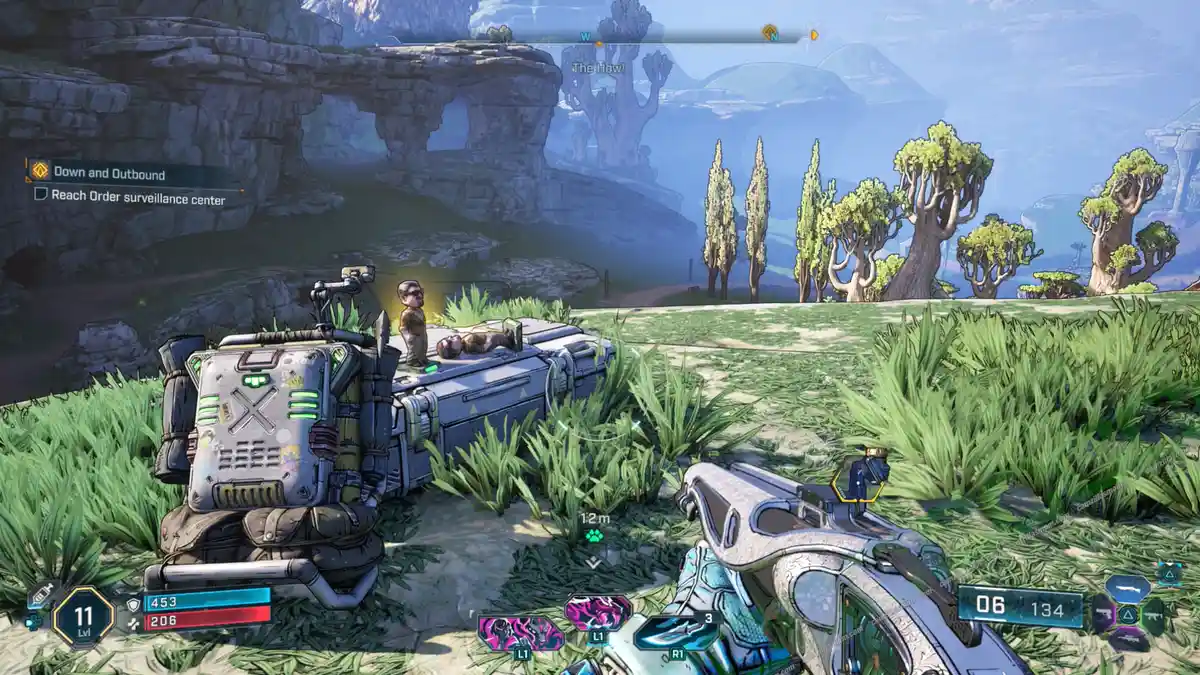1200x675 pixels.
Task: Throw the blue knife ordnance icon
Action: point(676,631)
